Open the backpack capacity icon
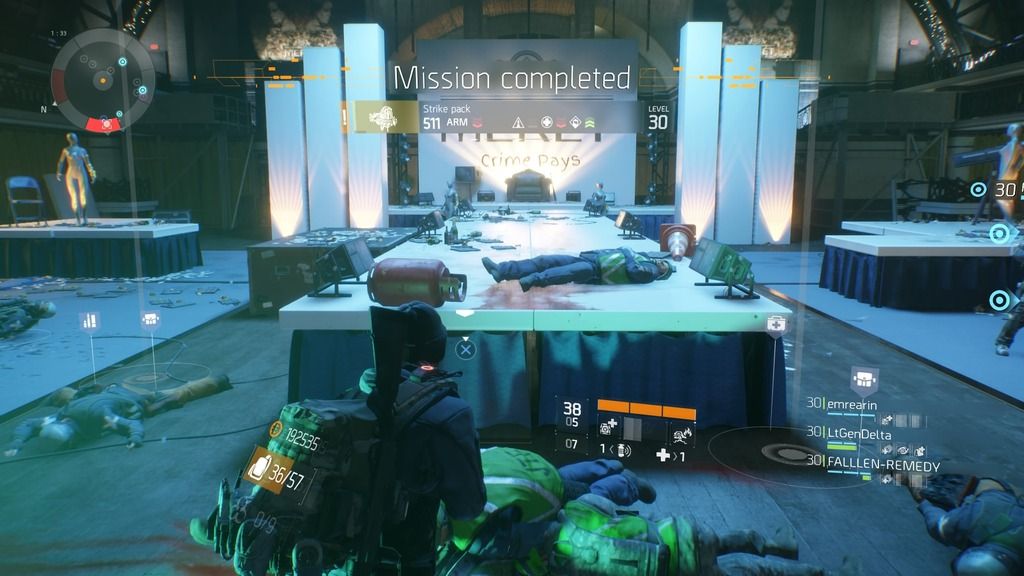This screenshot has width=1024, height=576. (x=257, y=469)
